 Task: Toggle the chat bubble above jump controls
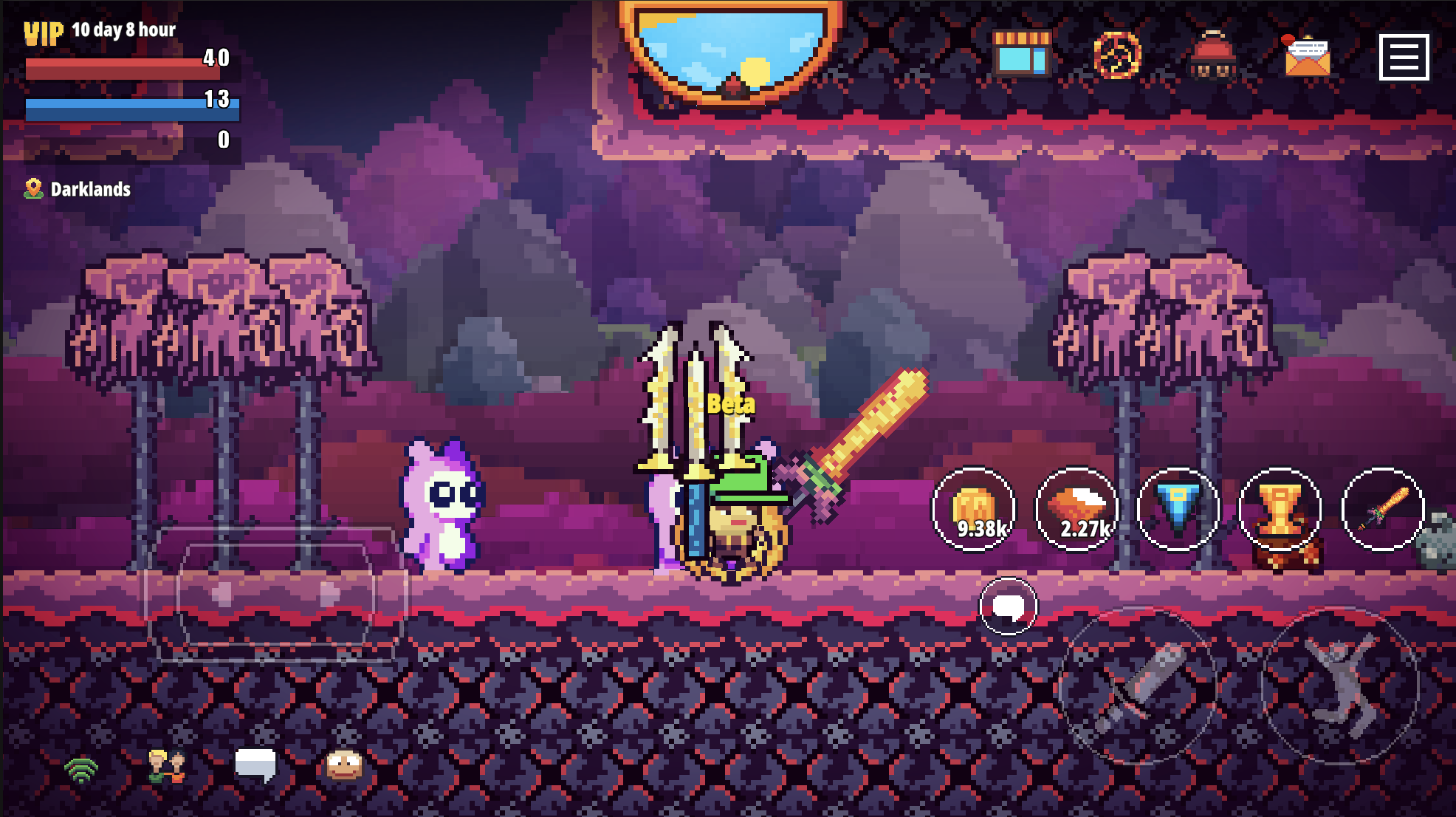click(1007, 606)
